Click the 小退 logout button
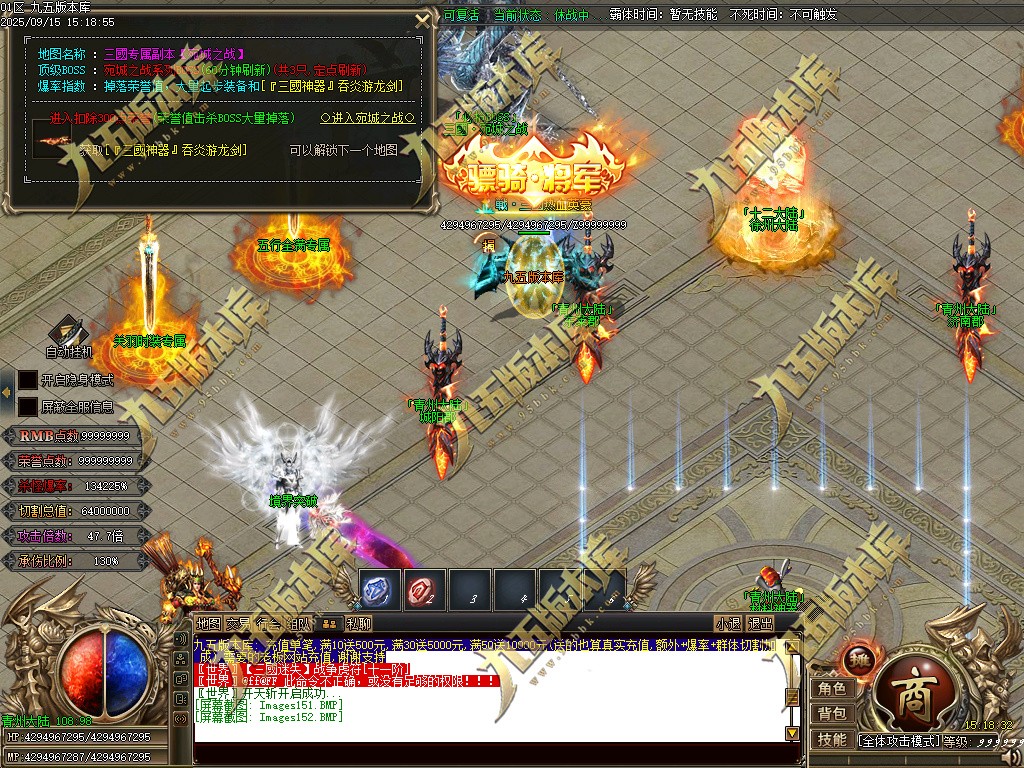The image size is (1024, 768). (x=728, y=624)
